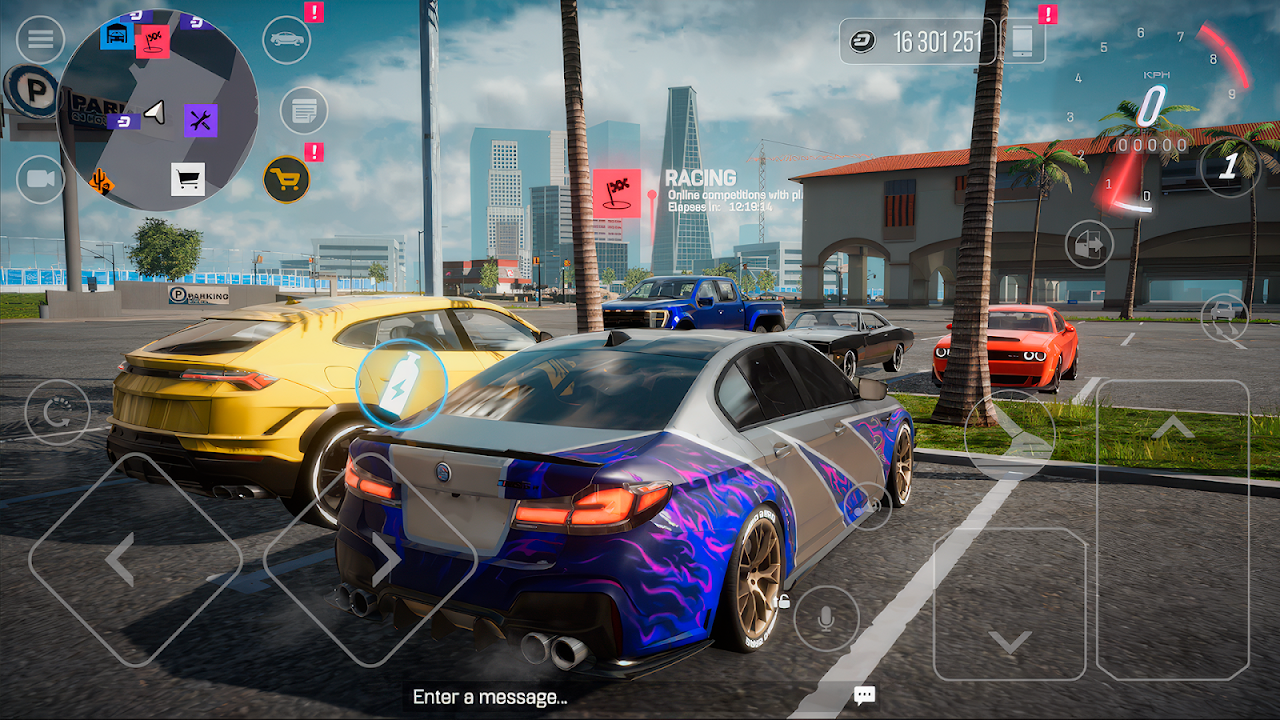Steer right with the right arrow pad
This screenshot has height=720, width=1280.
click(x=370, y=560)
